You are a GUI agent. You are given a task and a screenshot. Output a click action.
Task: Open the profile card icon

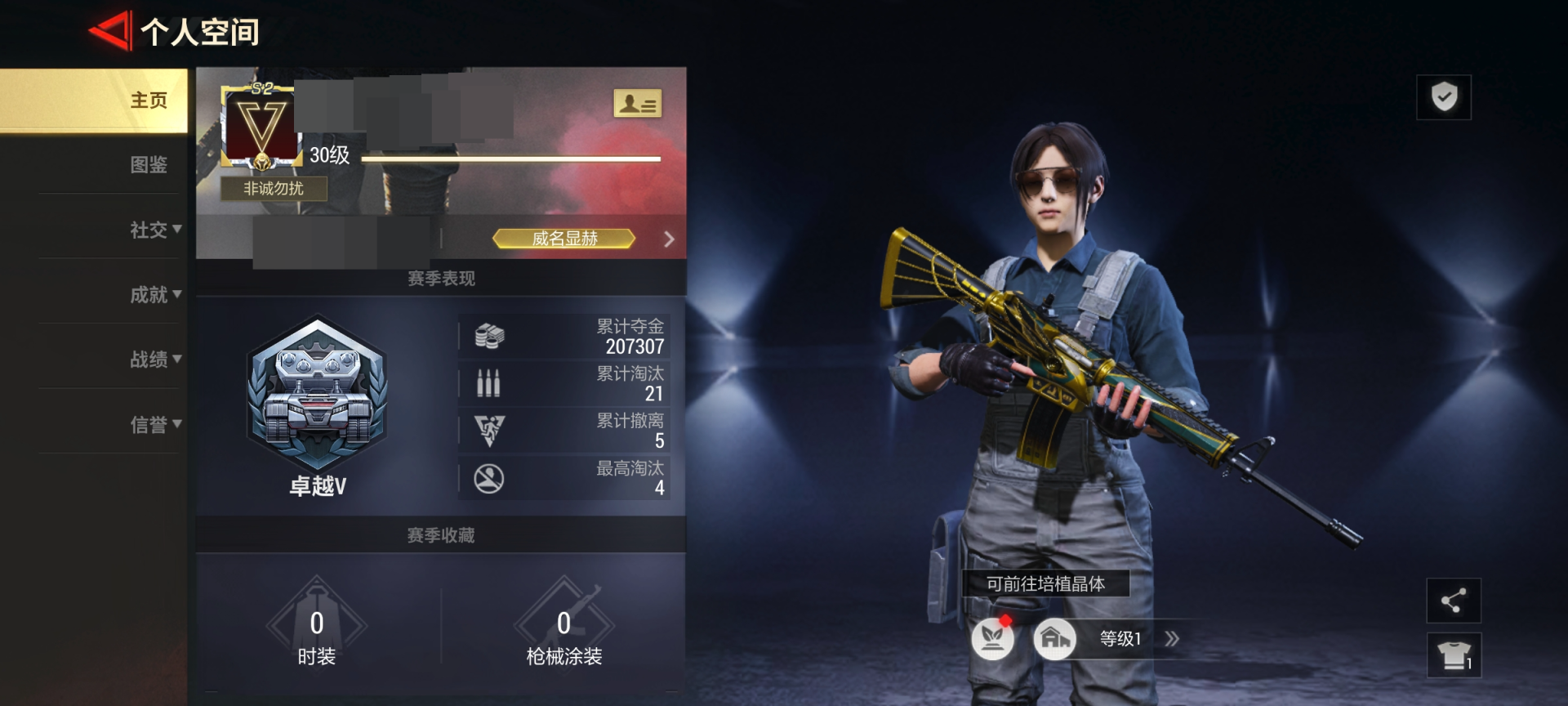pyautogui.click(x=637, y=104)
